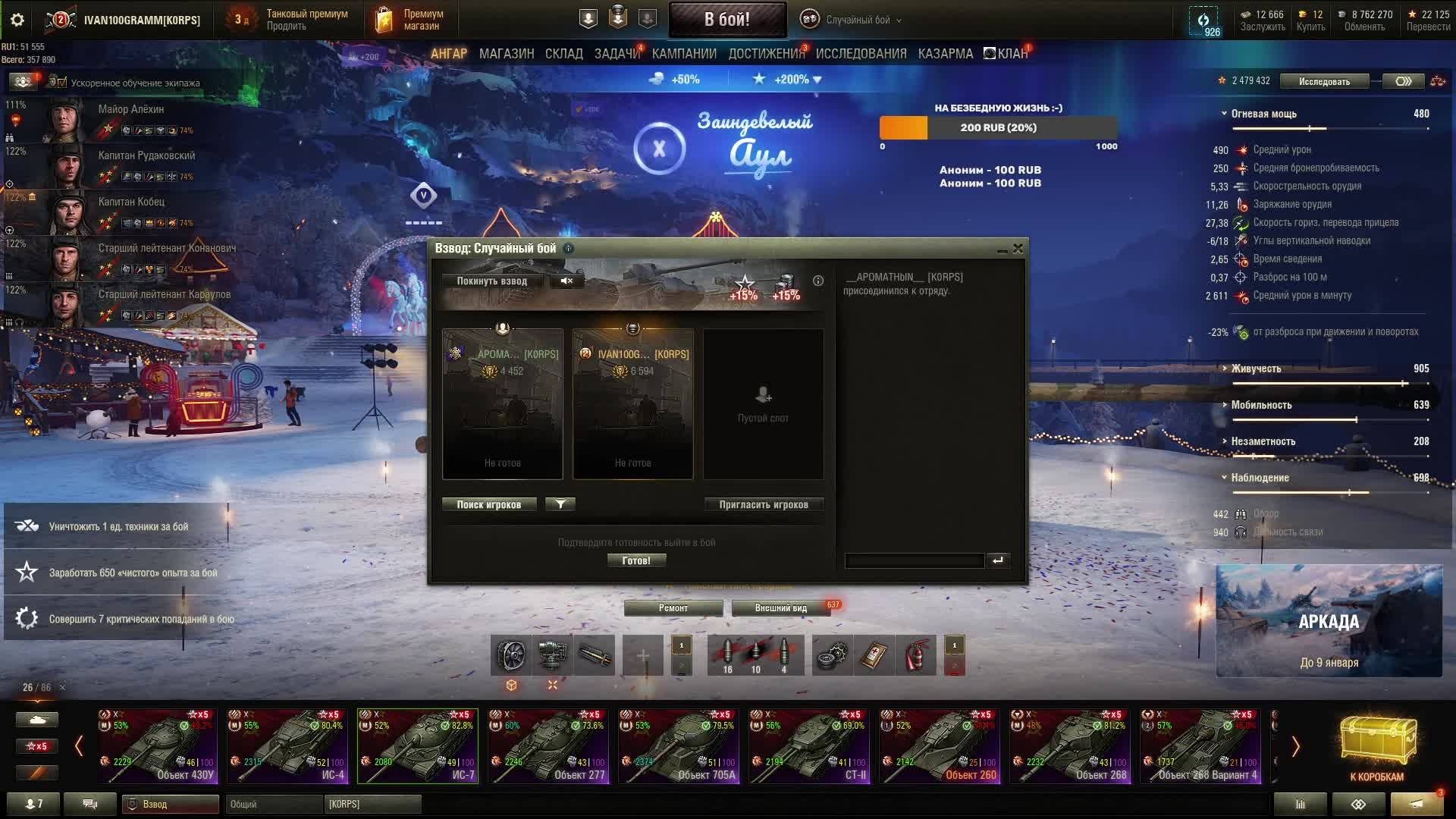This screenshot has height=819, width=1456.
Task: Open the КАЗАРМА barracks tab
Action: coord(945,54)
